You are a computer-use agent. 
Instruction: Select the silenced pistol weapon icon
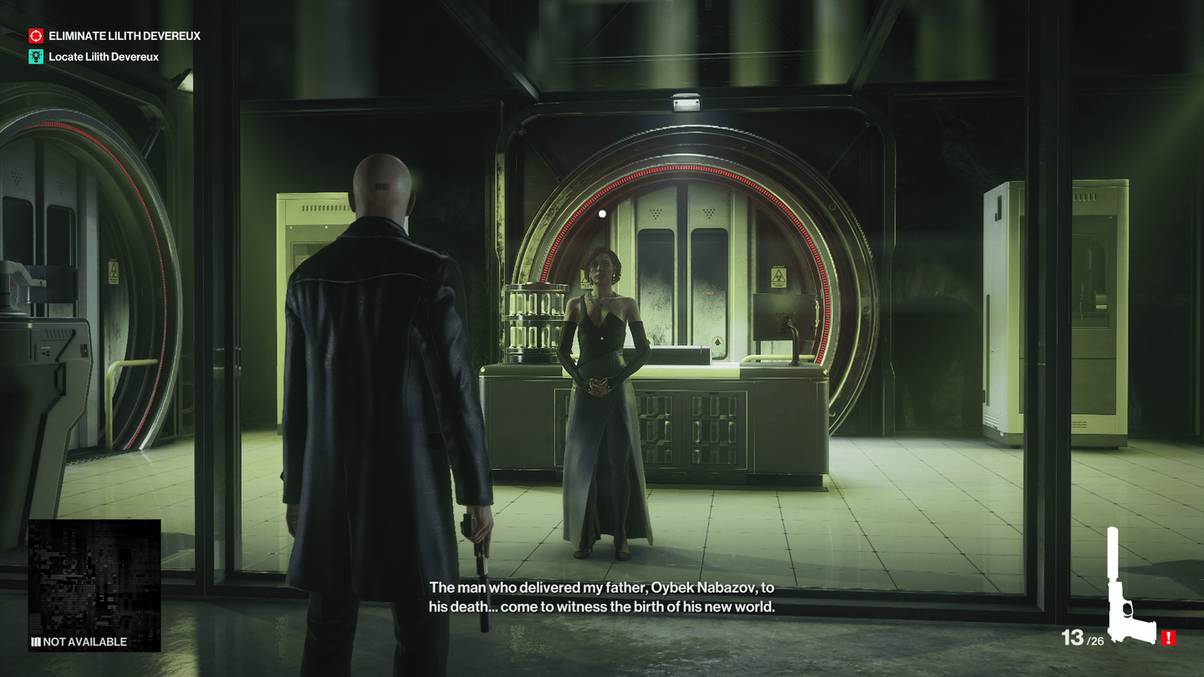pyautogui.click(x=1126, y=591)
